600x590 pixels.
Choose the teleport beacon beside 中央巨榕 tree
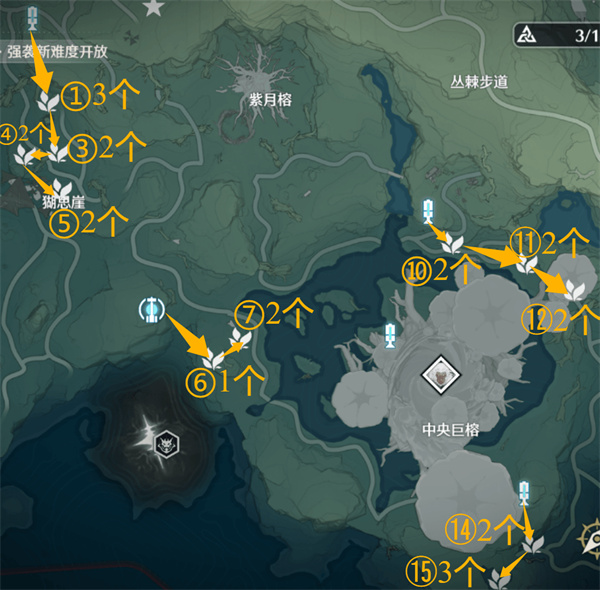(390, 336)
